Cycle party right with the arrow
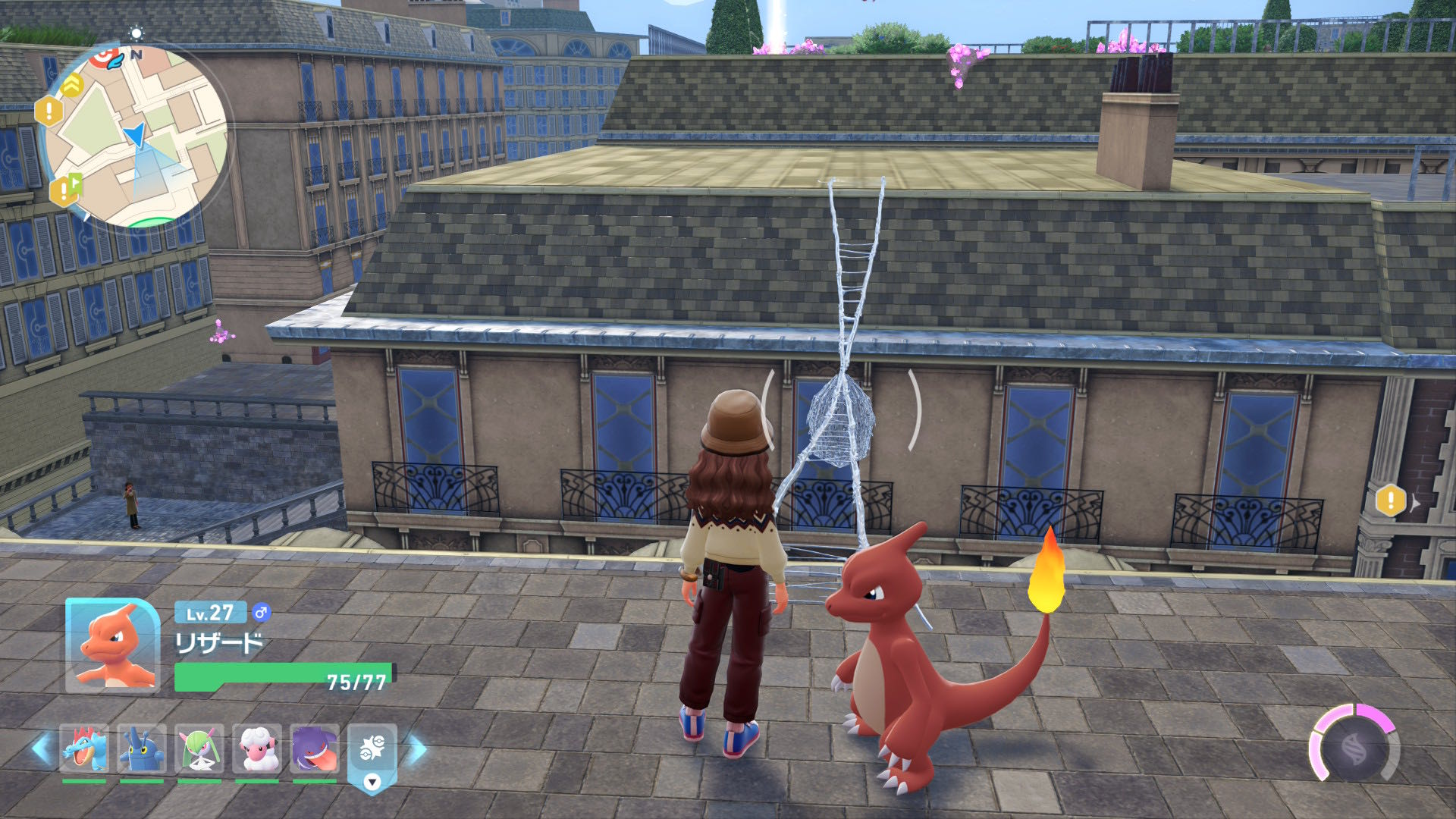This screenshot has width=1456, height=819. [417, 748]
